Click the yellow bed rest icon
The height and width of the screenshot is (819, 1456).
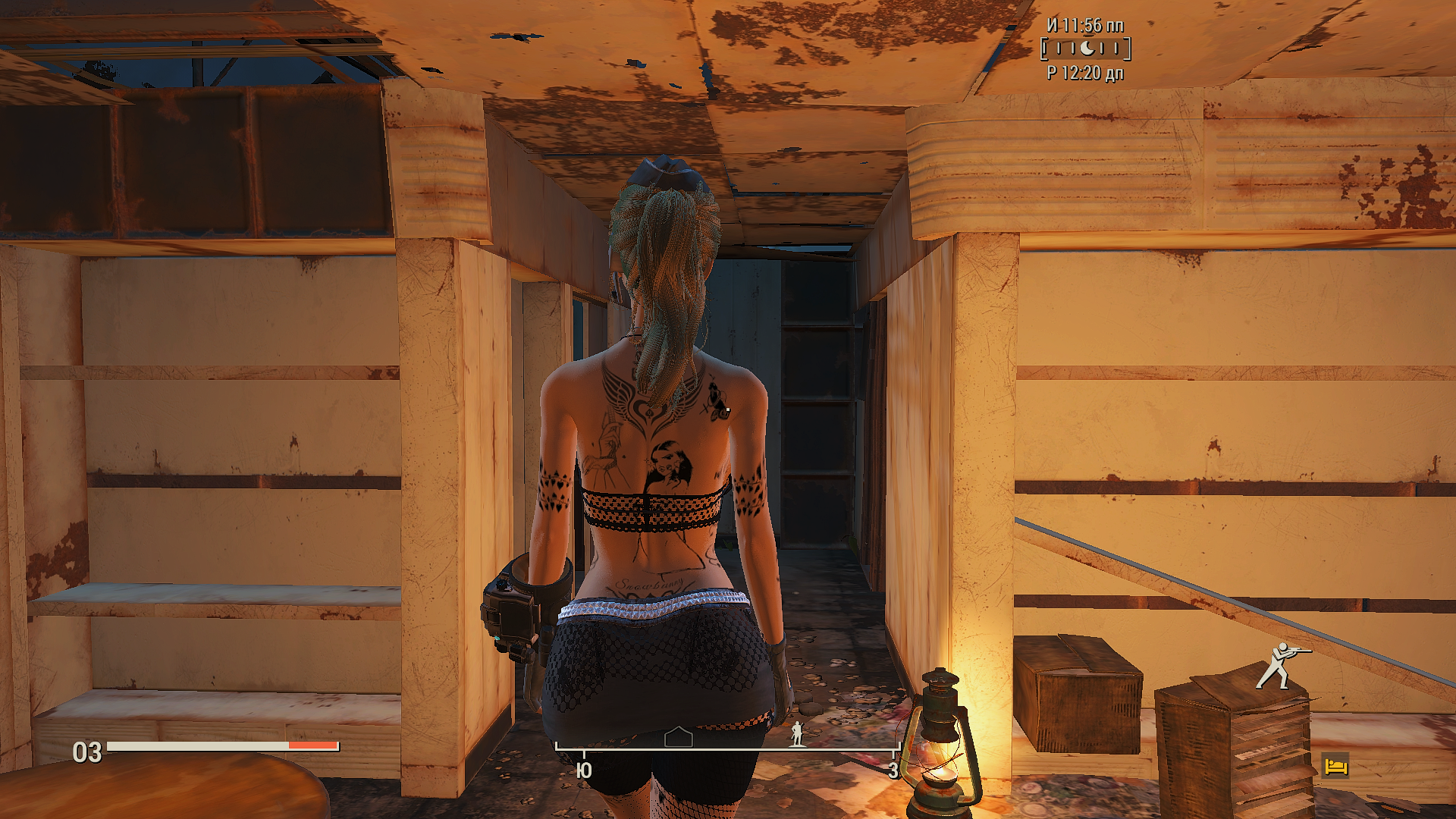pyautogui.click(x=1335, y=766)
